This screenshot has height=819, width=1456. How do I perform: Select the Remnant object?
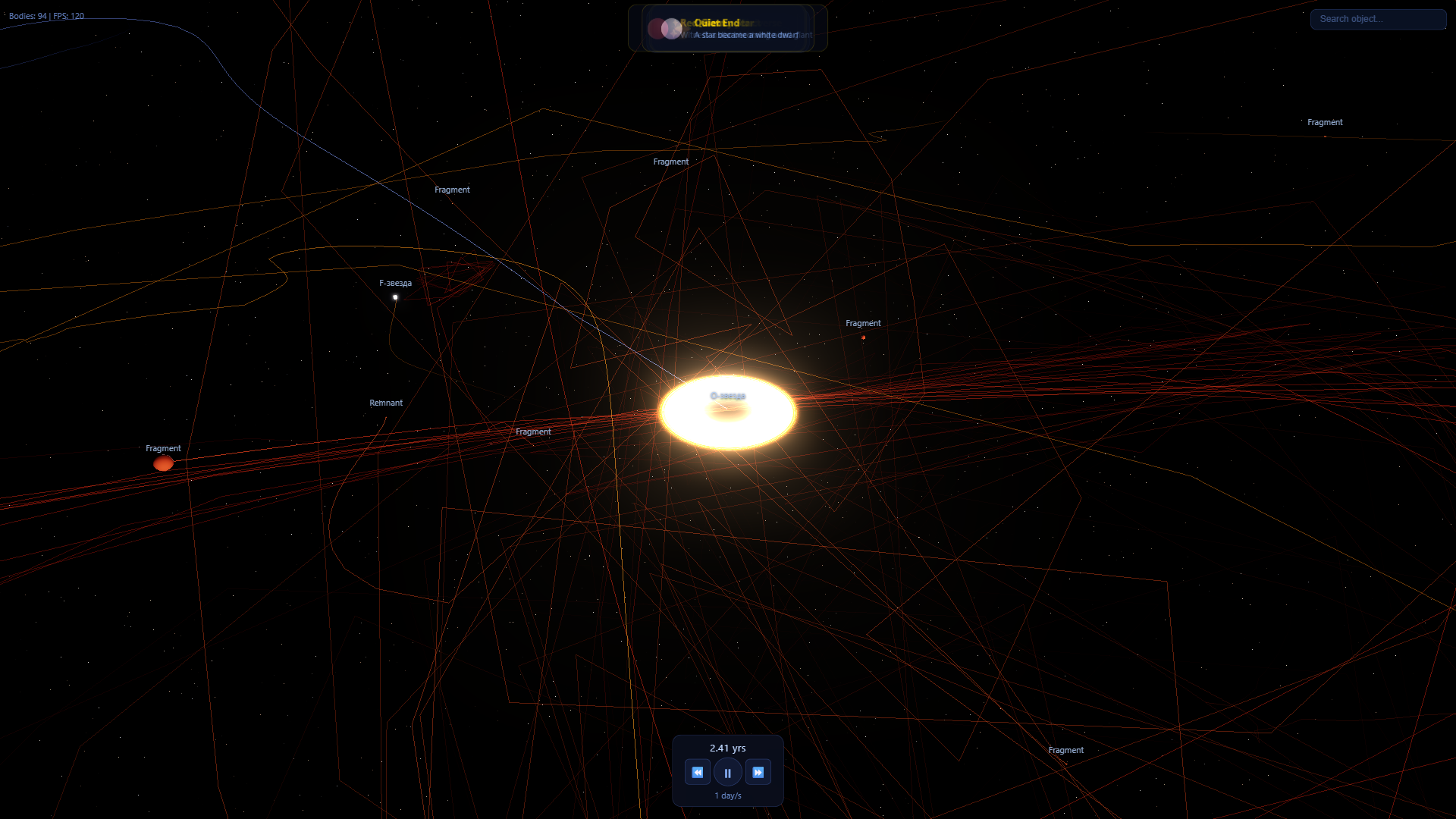click(x=386, y=403)
